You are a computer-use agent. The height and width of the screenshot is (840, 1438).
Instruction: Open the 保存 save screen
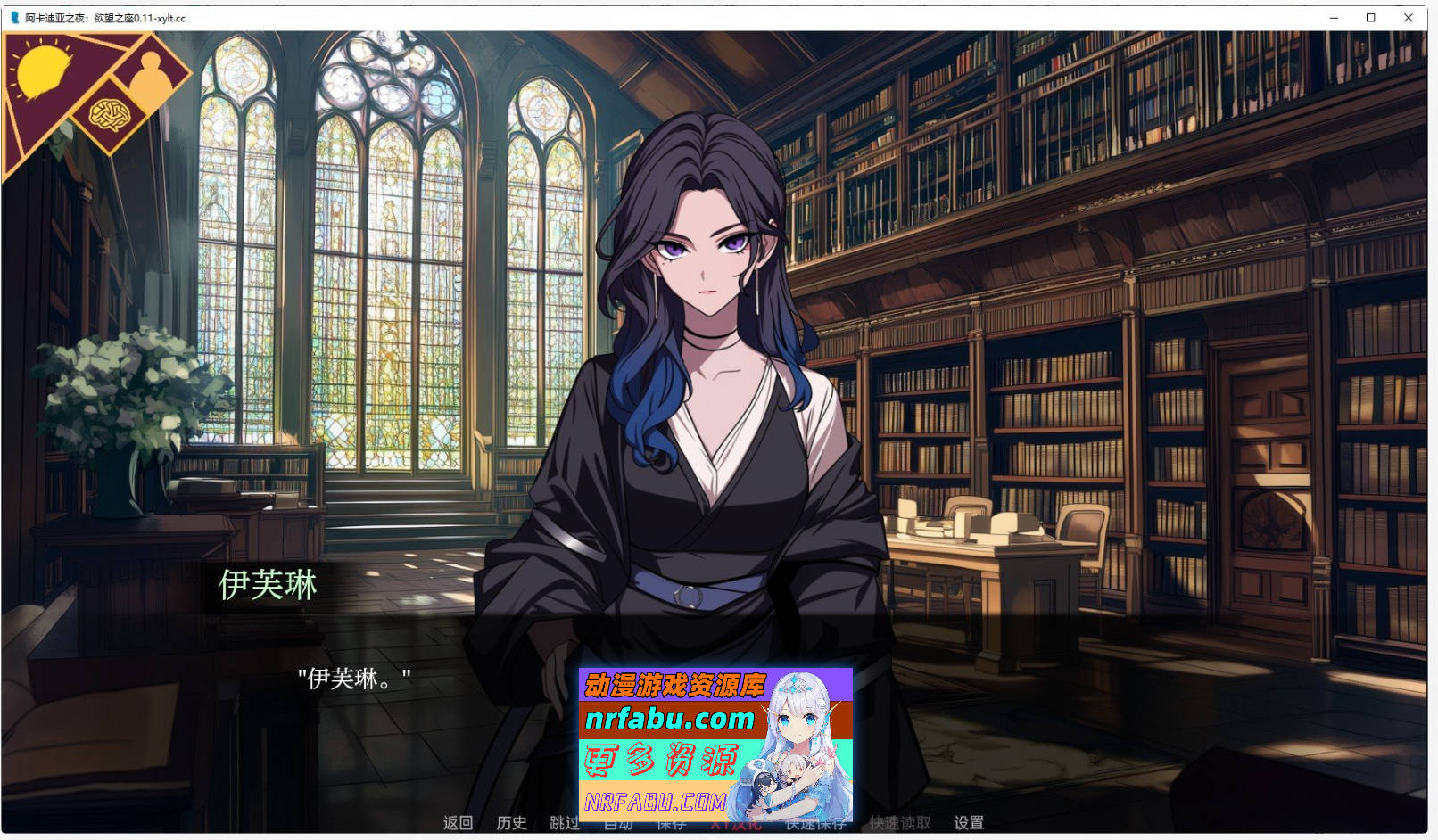672,823
